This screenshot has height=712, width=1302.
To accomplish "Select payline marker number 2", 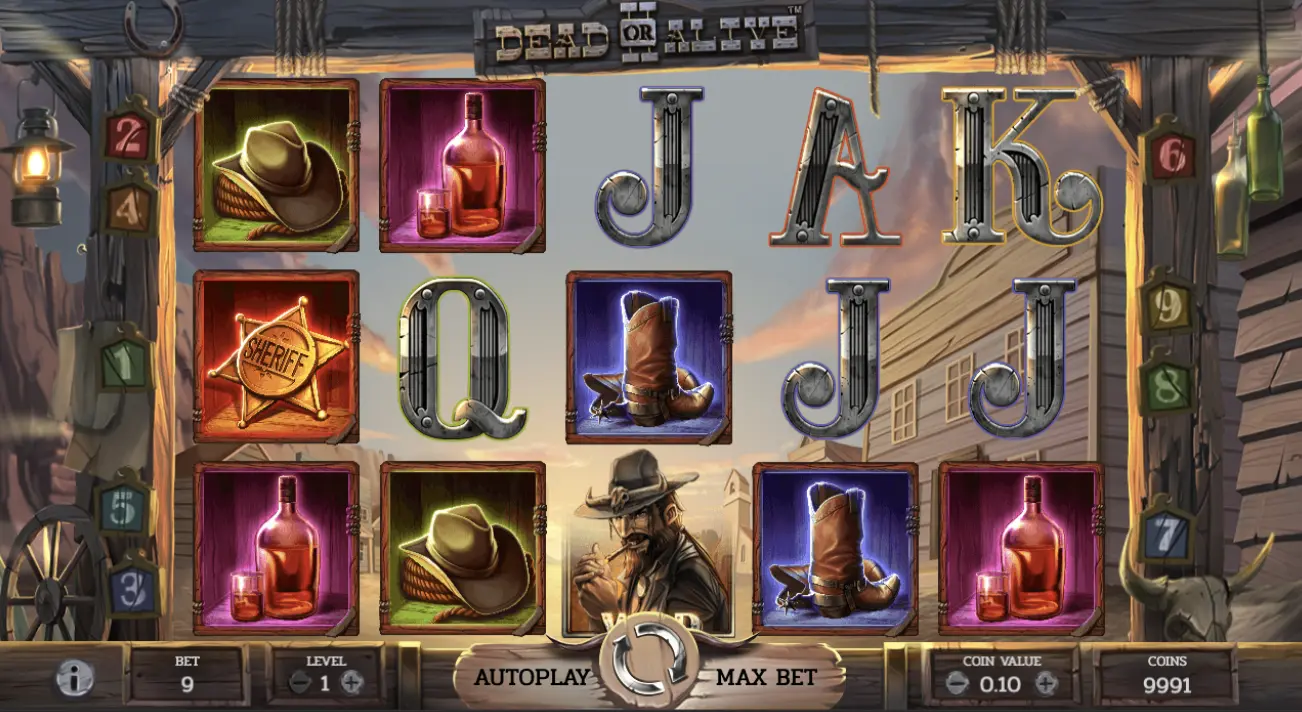I will pos(128,133).
